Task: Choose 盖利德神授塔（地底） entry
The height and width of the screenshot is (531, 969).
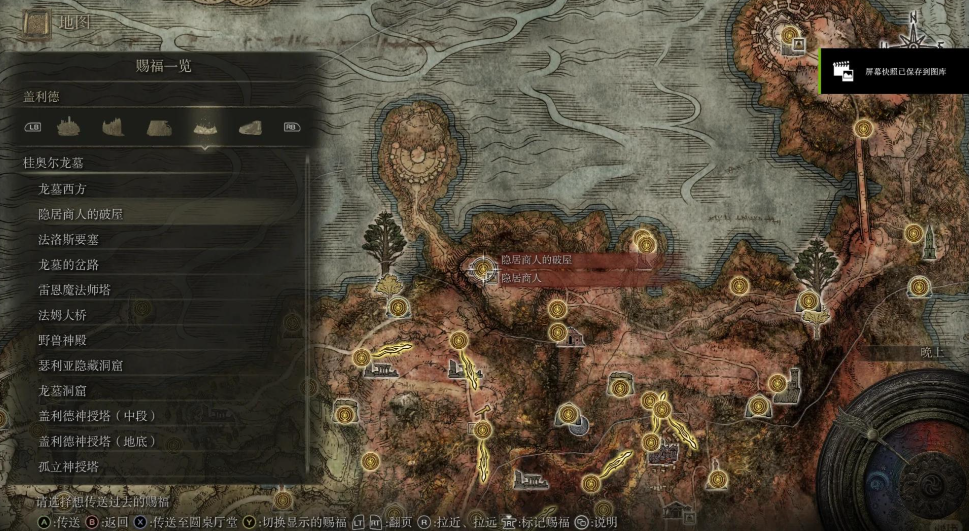Action: click(97, 441)
